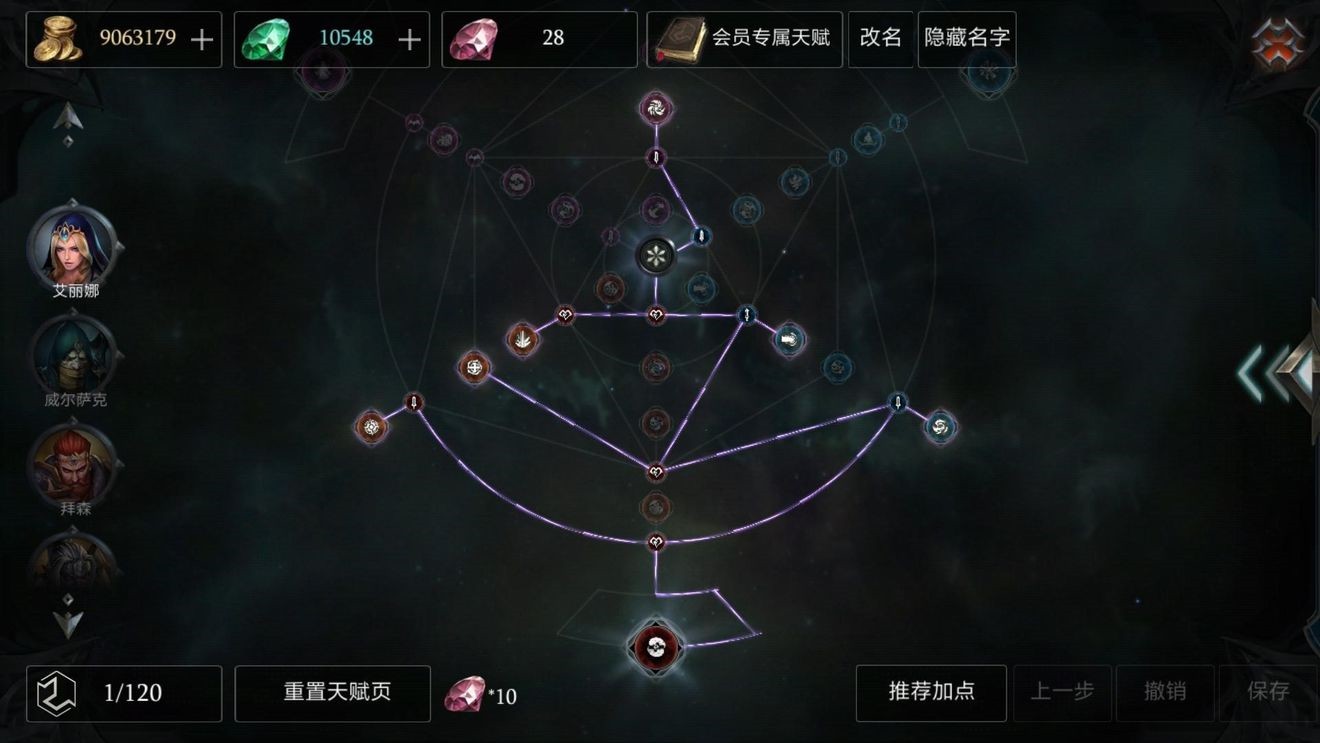The width and height of the screenshot is (1320, 743).
Task: Click the orange wheel talent node on far left
Action: [x=371, y=425]
